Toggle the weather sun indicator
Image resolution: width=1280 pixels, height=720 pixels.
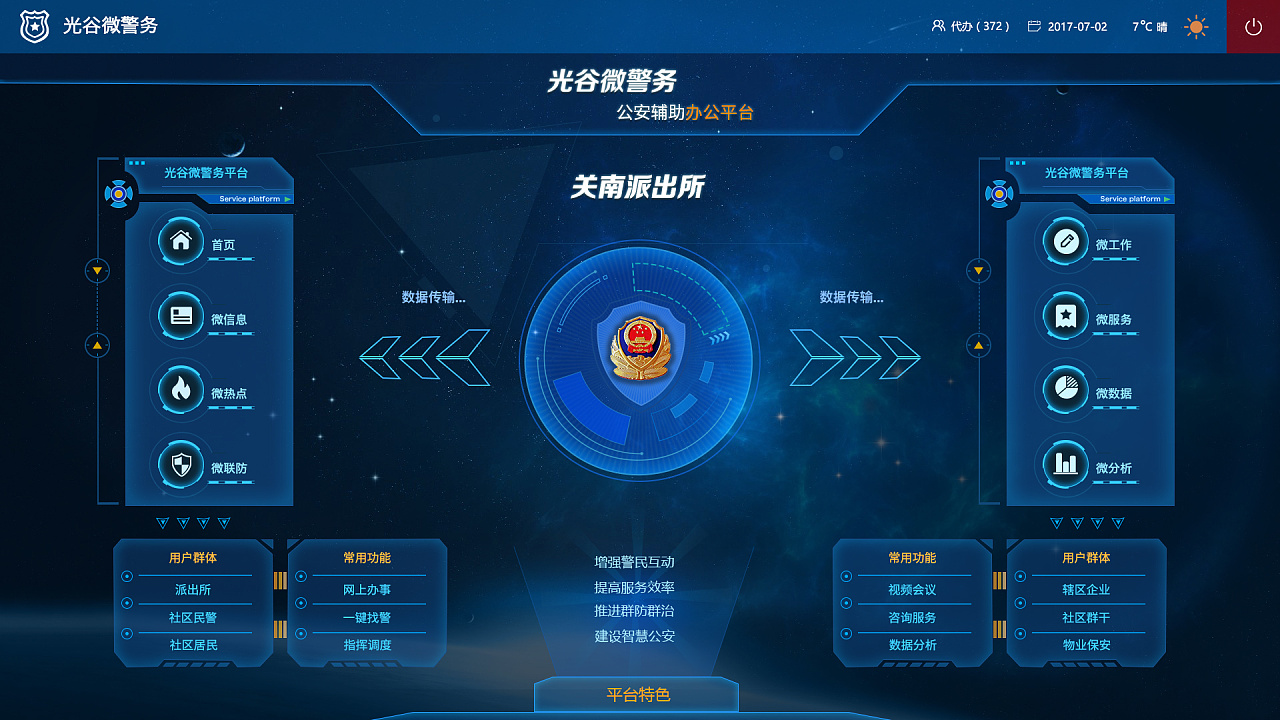click(x=1197, y=27)
